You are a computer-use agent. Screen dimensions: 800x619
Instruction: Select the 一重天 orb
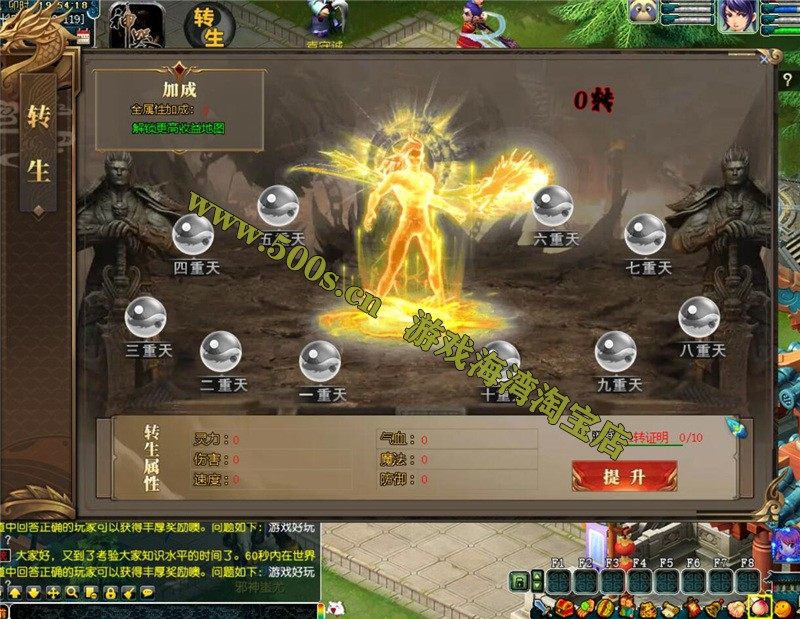tap(320, 361)
